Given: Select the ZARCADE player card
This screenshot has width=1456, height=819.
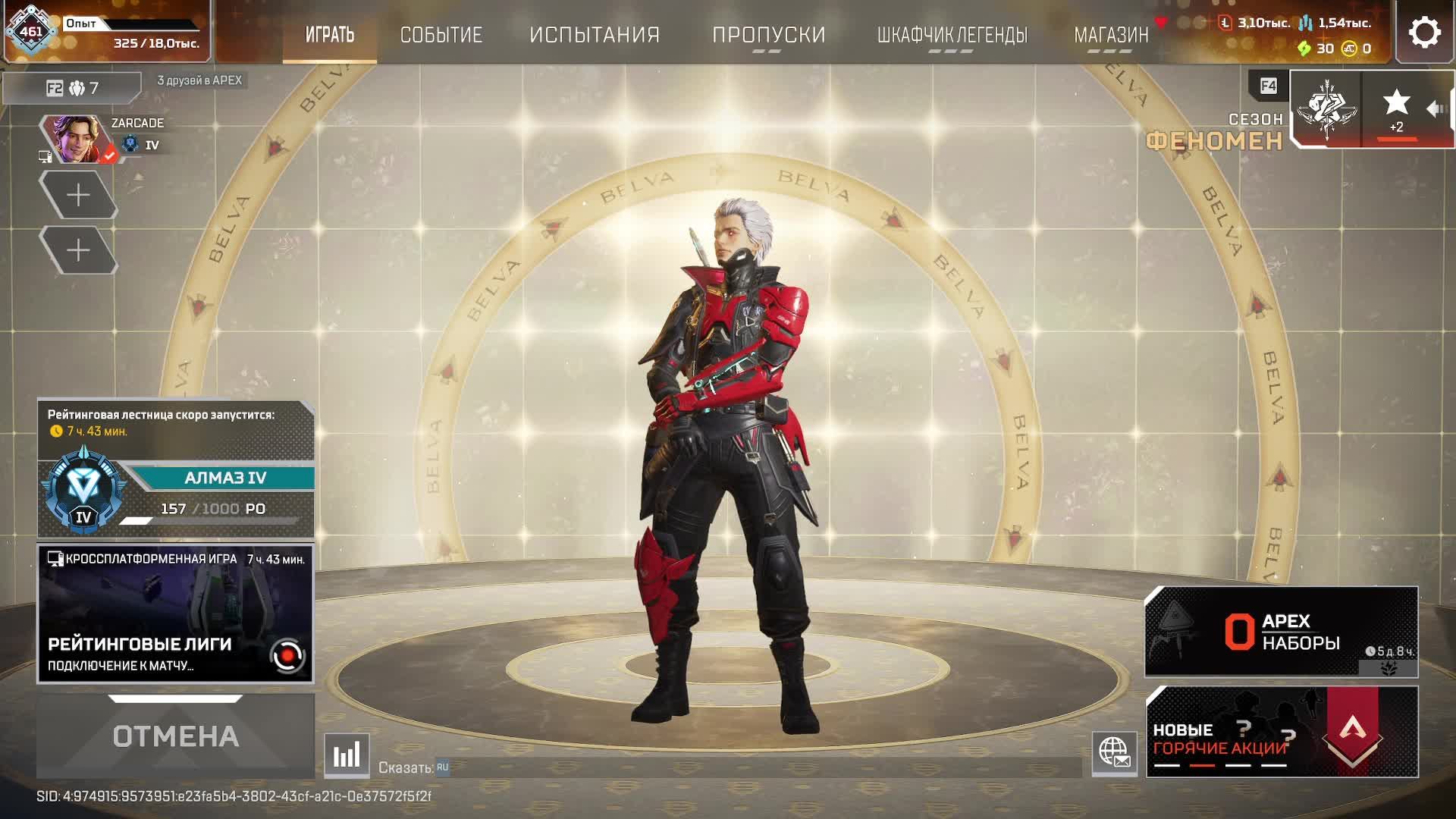Looking at the screenshot, I should 102,138.
